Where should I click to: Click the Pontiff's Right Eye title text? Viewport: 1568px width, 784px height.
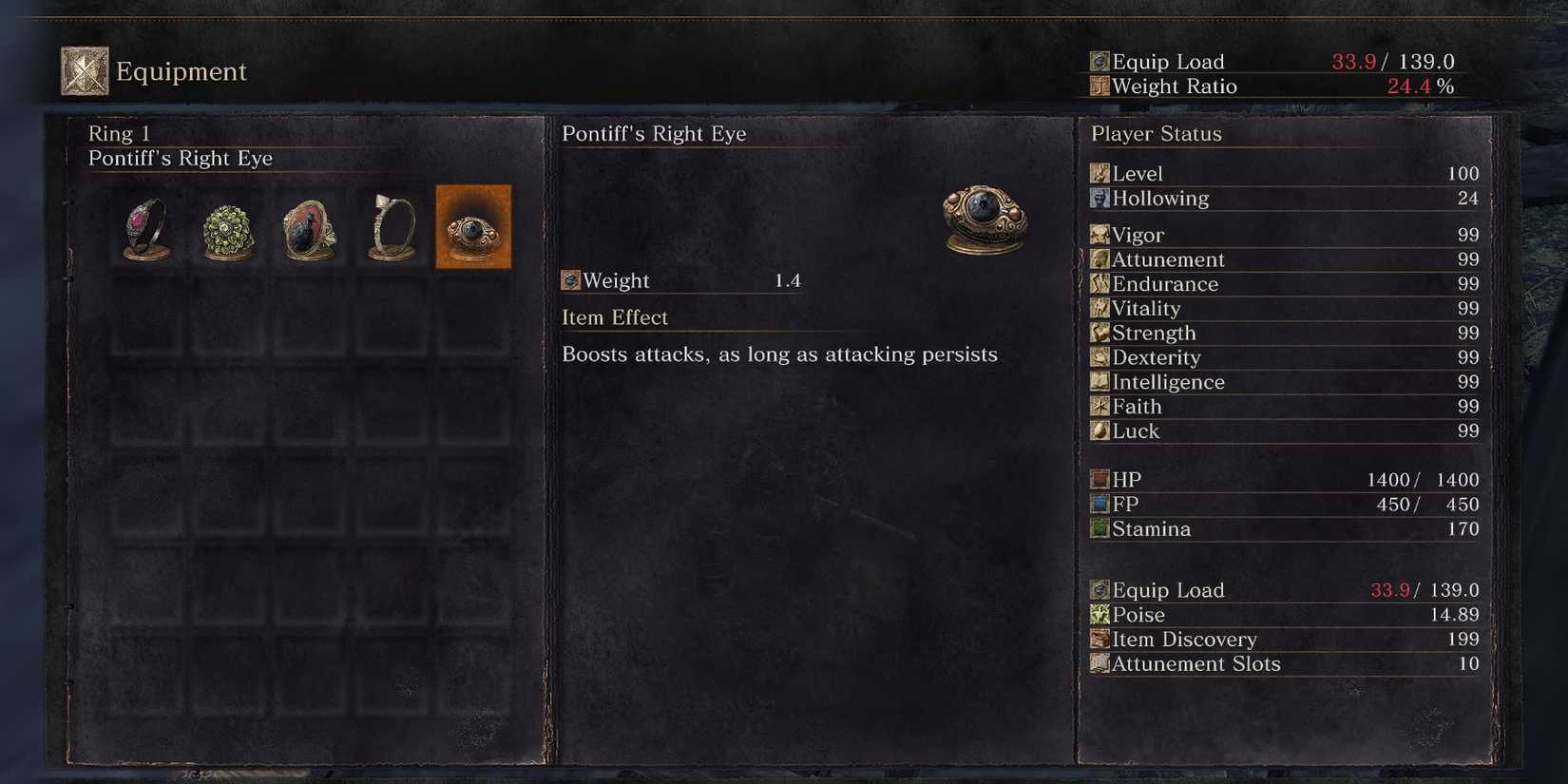[x=655, y=133]
